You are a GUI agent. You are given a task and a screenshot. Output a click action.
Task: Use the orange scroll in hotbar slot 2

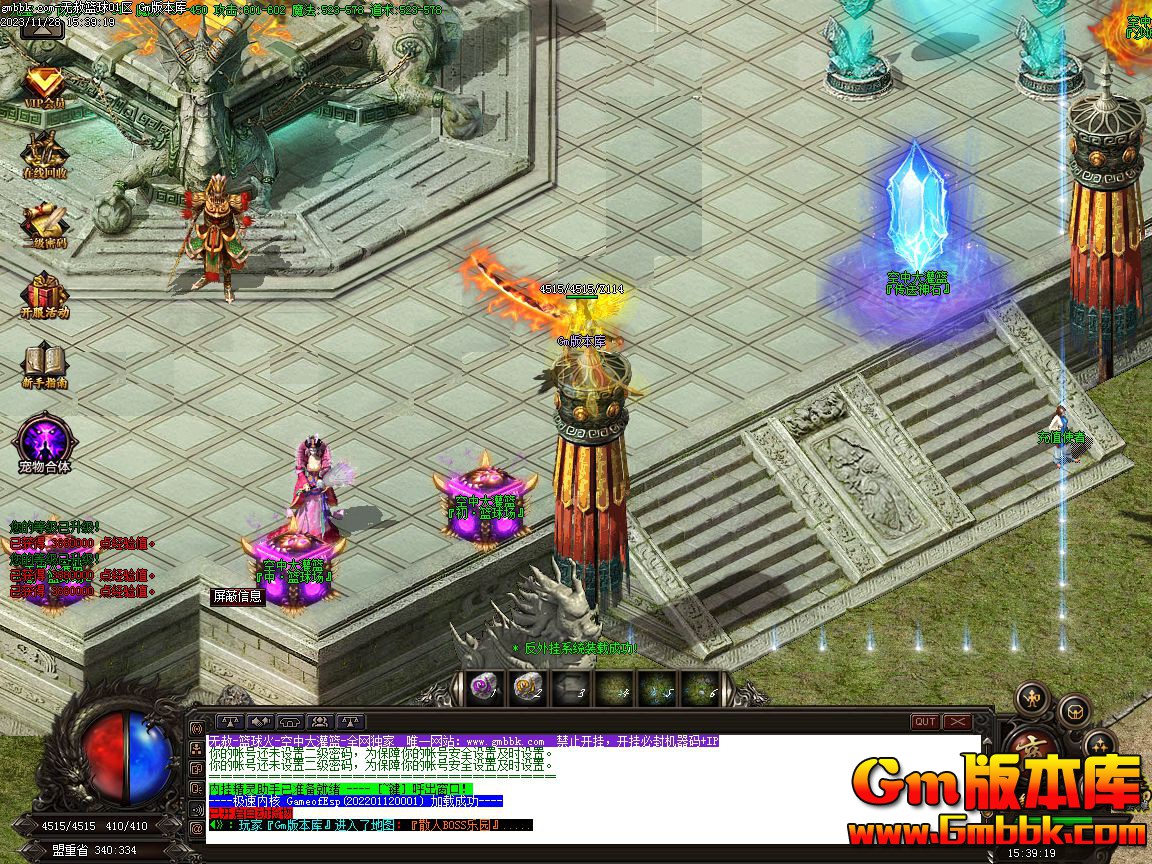tap(527, 686)
